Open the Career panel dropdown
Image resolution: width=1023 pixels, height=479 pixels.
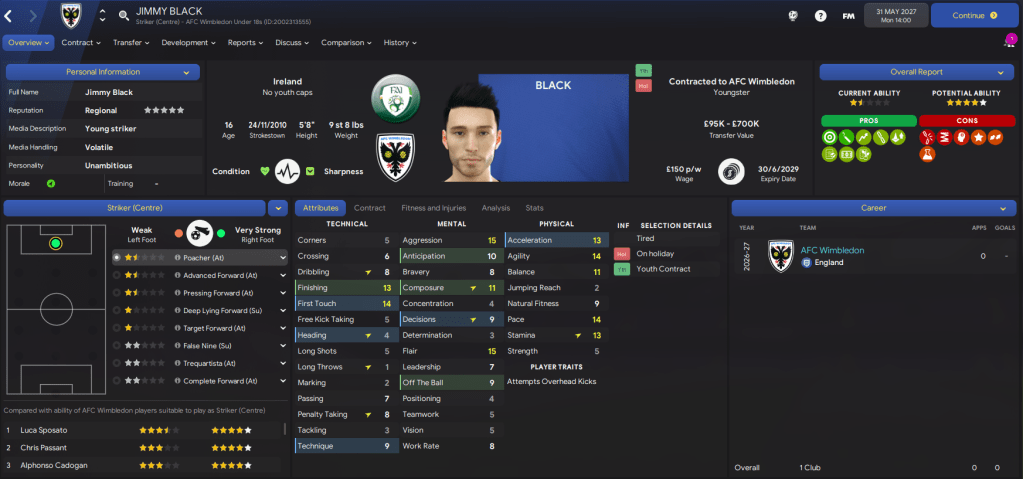1000,208
